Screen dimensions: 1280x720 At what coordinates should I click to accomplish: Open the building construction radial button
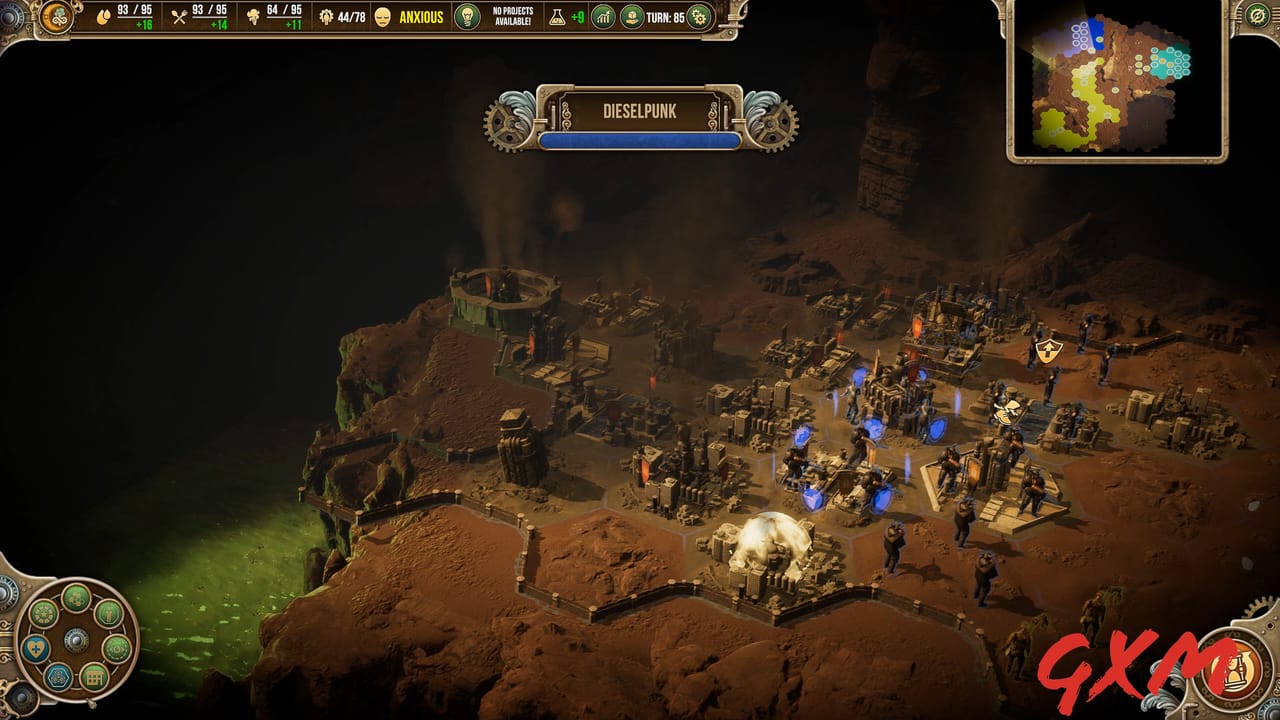click(x=93, y=677)
